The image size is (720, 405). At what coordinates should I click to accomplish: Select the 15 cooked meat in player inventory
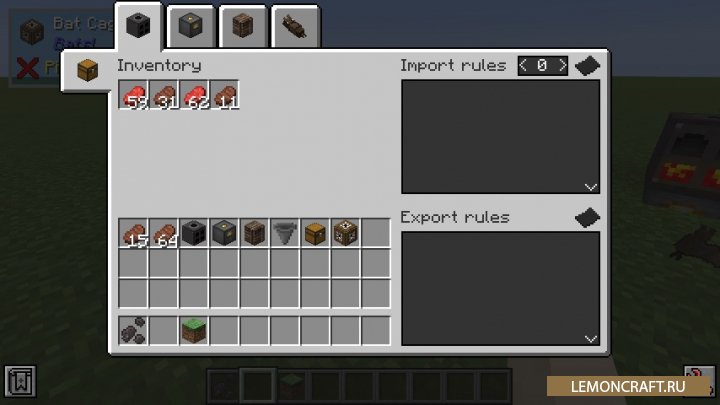(134, 233)
